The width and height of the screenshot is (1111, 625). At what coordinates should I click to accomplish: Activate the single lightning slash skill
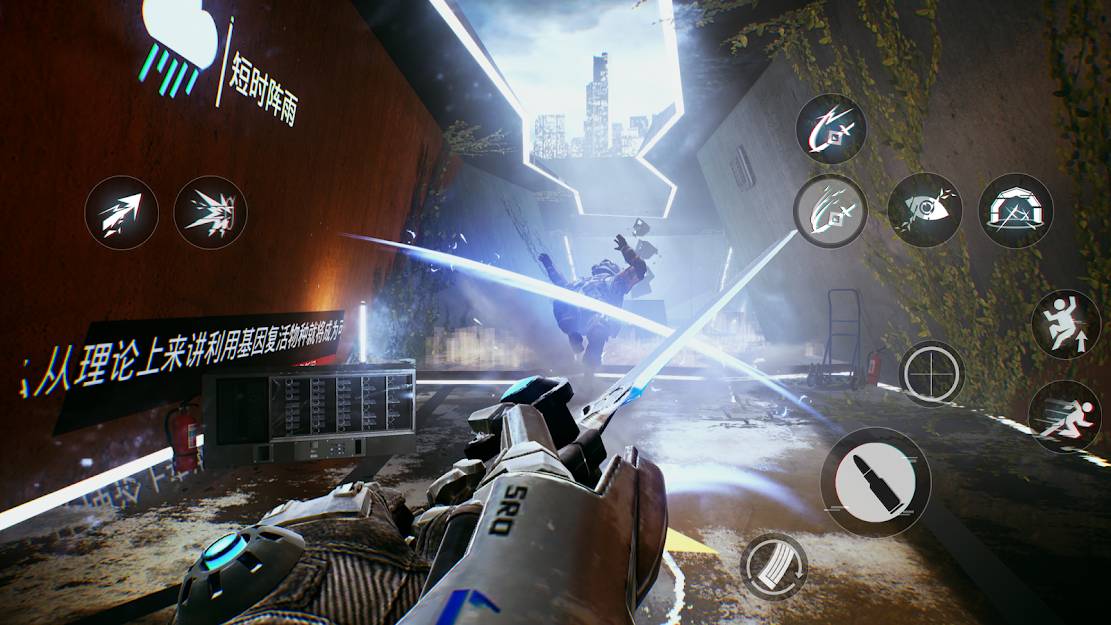tap(831, 129)
